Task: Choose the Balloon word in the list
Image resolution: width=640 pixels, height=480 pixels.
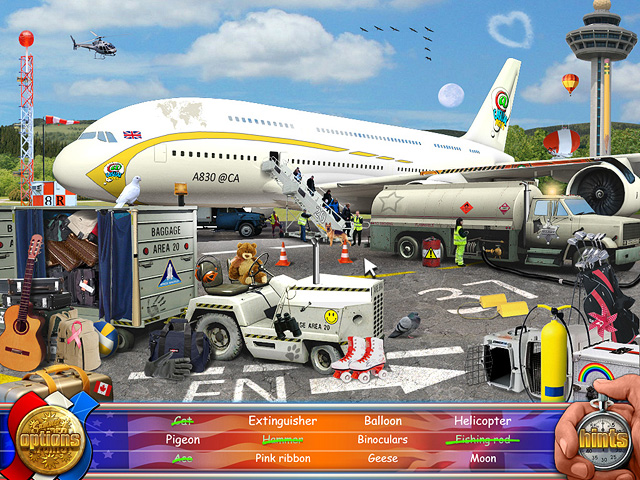Action: click(383, 421)
